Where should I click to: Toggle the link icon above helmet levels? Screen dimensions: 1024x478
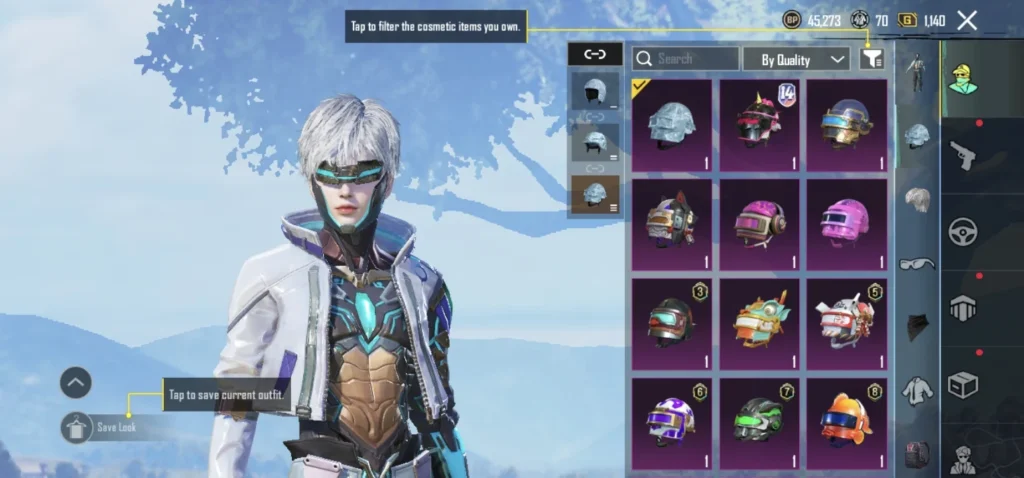[595, 55]
